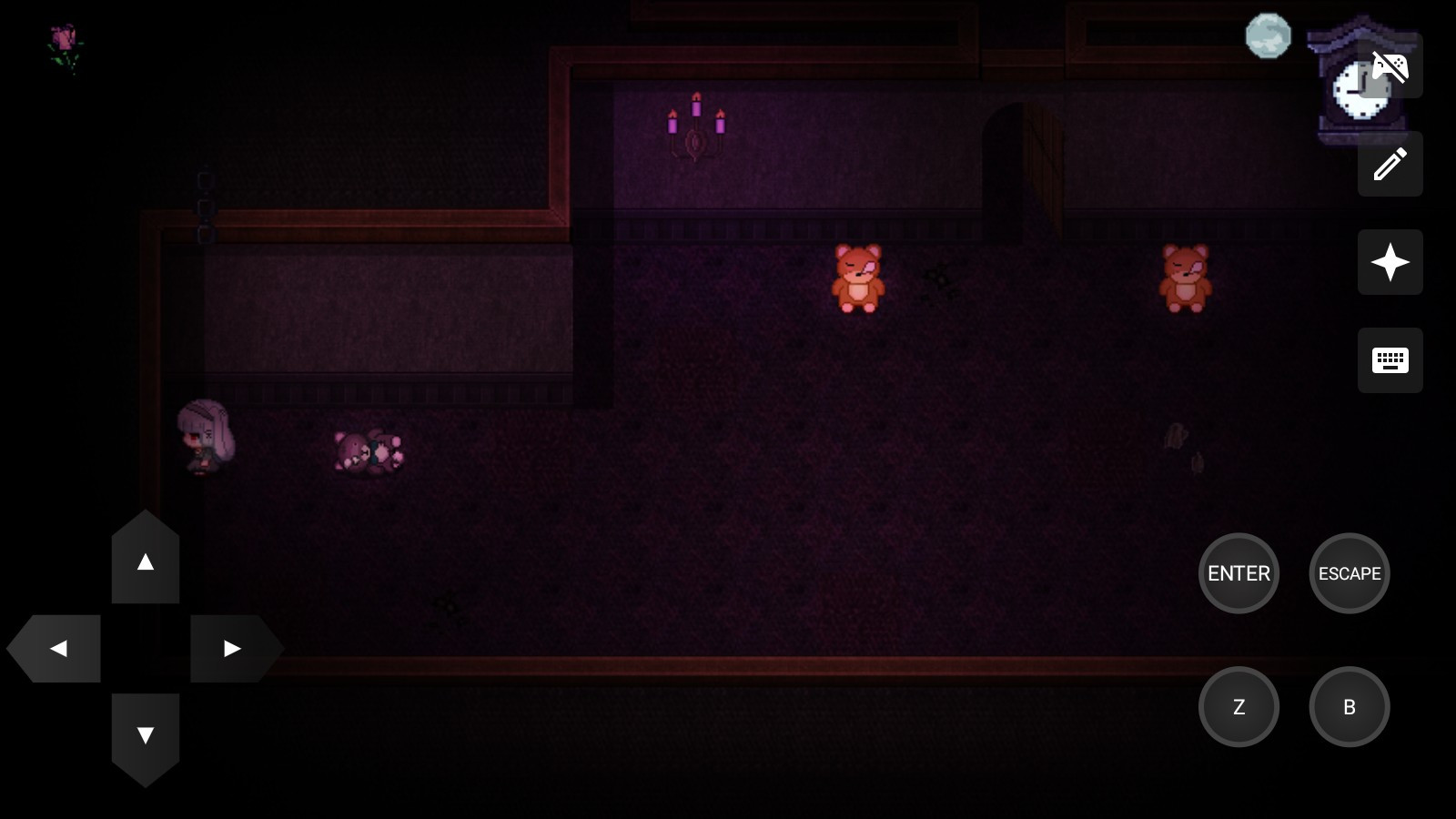Viewport: 1456px width, 819px height.
Task: Move right with the D-pad right arrow
Action: click(x=233, y=648)
